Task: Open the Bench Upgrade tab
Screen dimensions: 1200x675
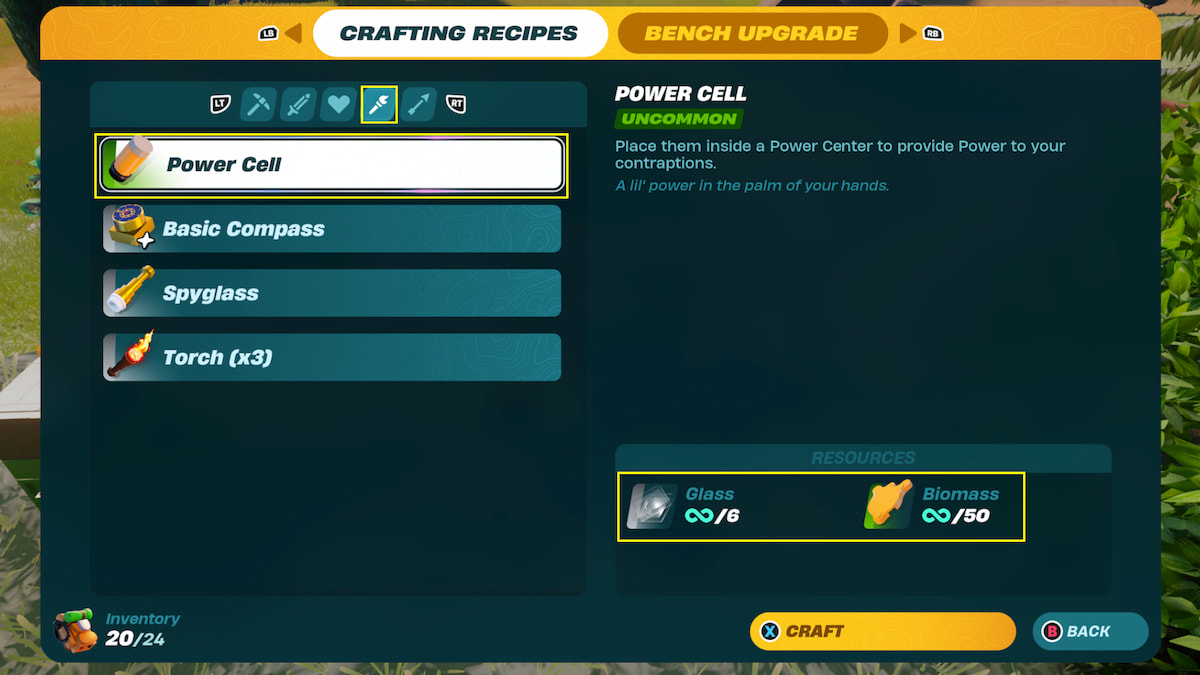Action: tap(751, 33)
